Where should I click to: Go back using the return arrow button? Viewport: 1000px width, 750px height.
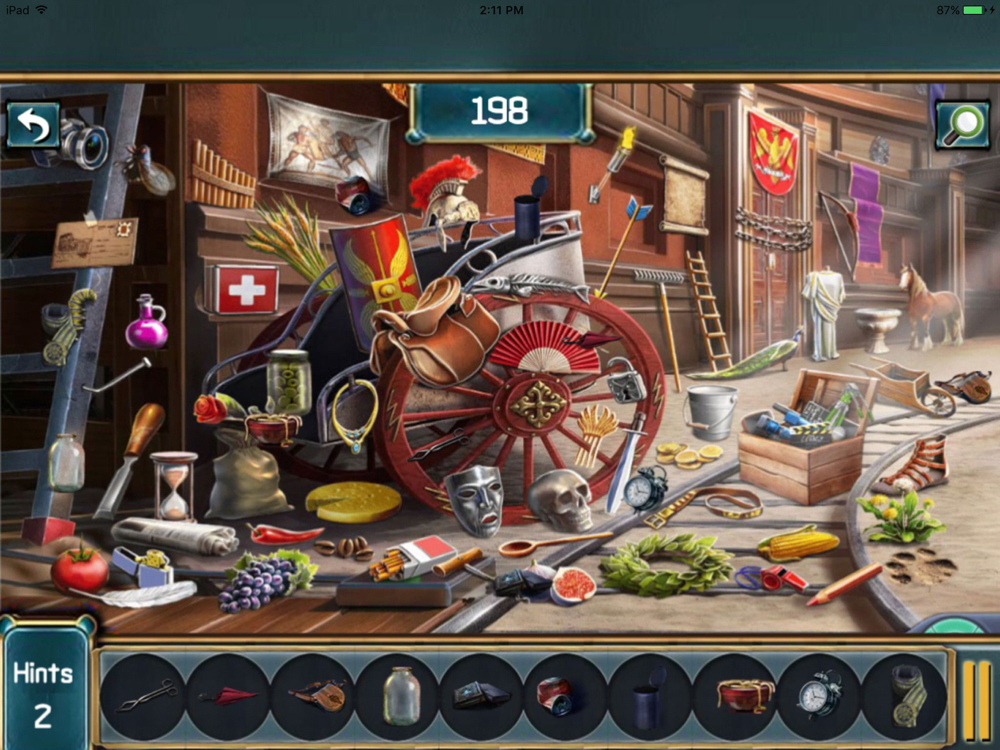tap(33, 125)
